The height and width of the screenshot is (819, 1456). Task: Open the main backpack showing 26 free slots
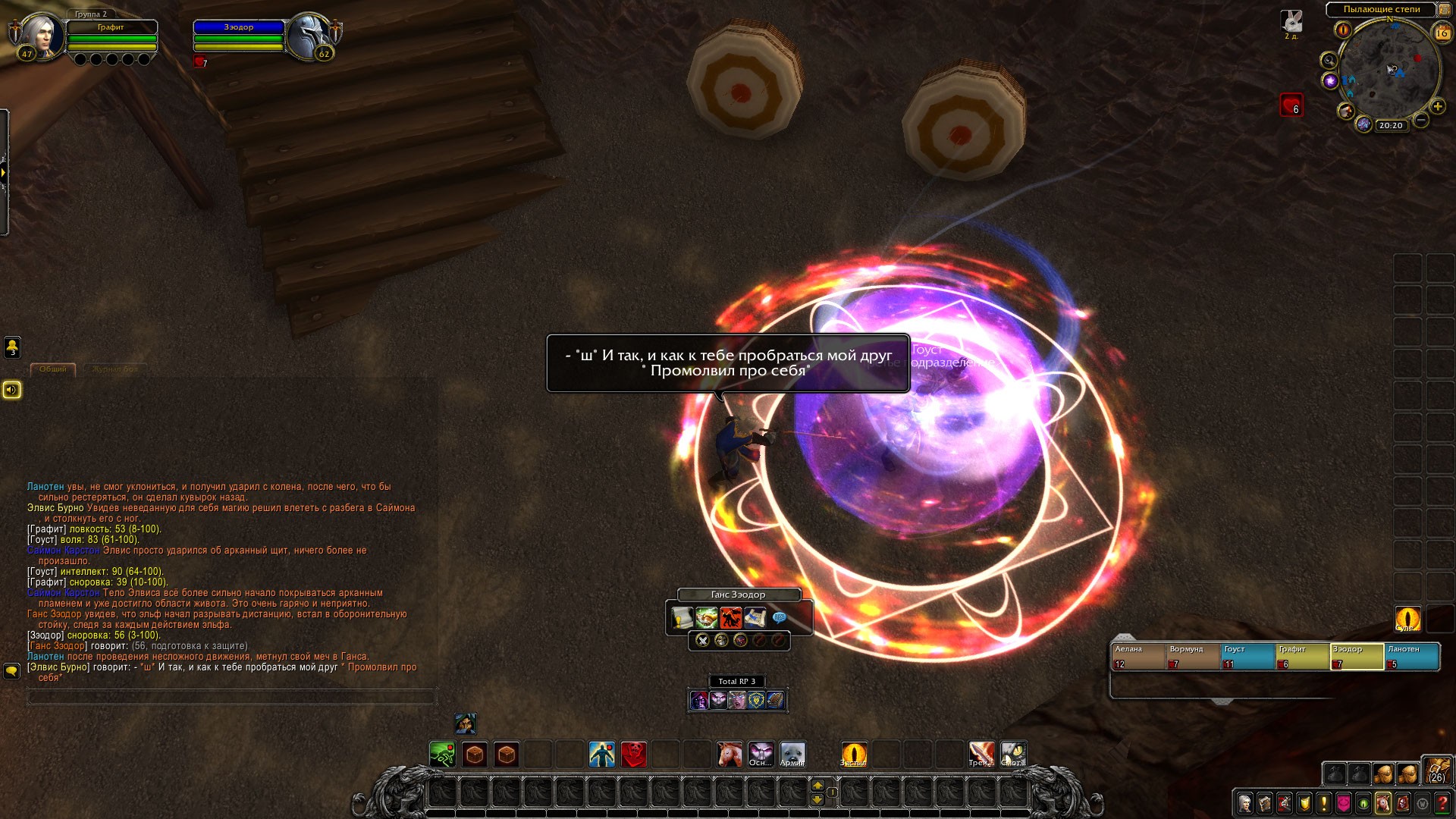point(1437,770)
